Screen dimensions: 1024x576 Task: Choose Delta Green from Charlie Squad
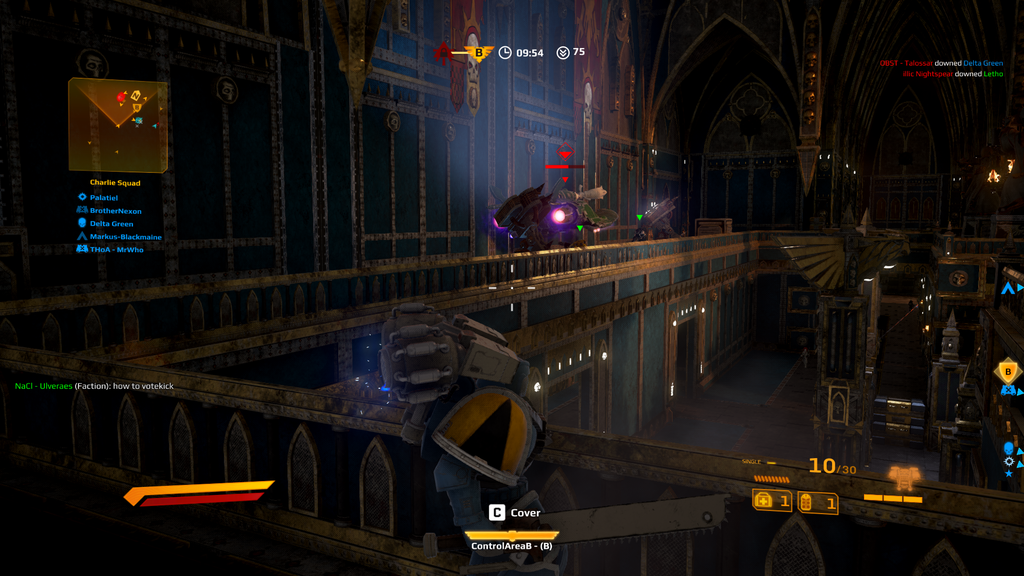[x=111, y=224]
